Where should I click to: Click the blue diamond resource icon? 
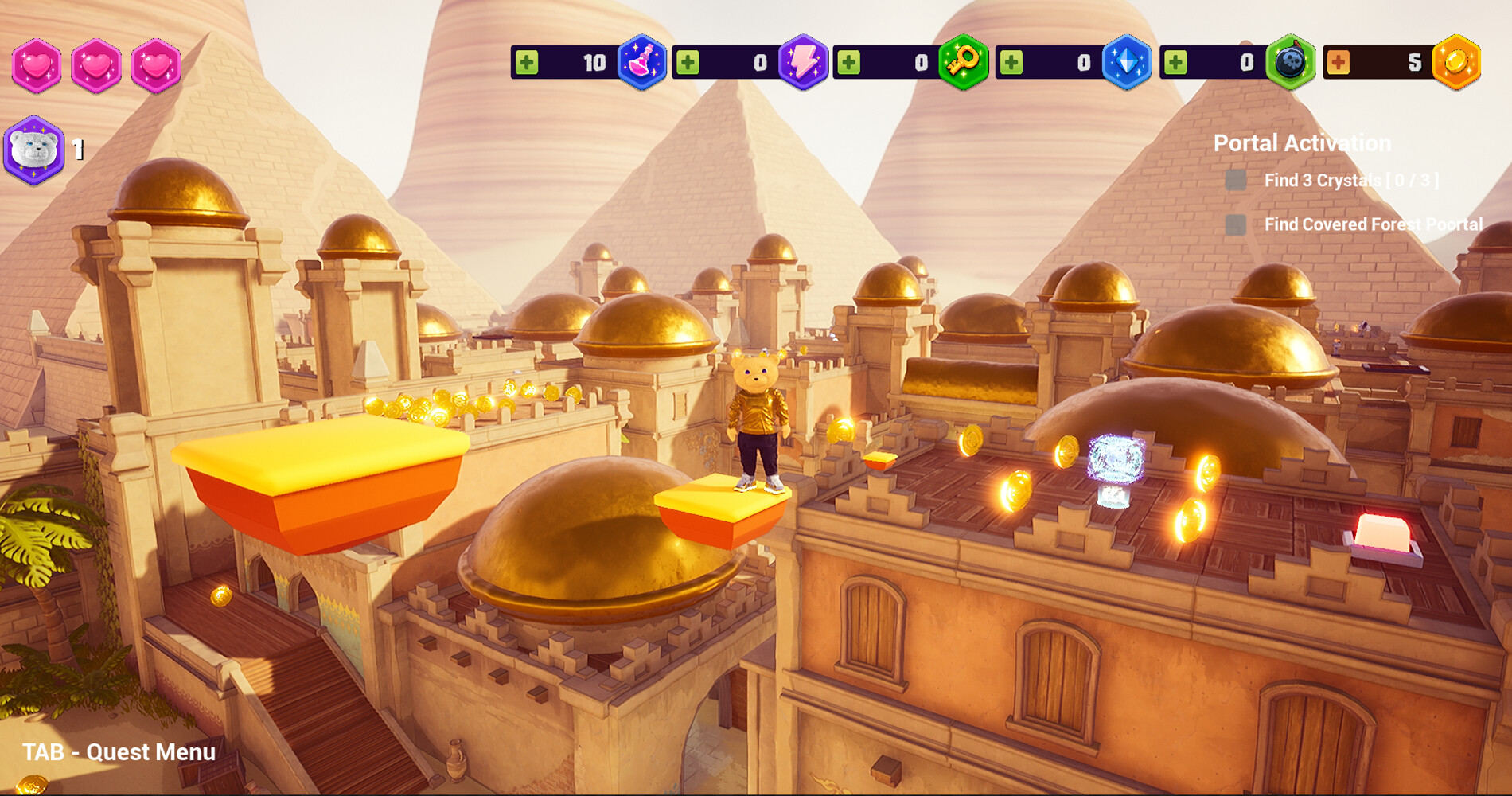pos(1128,62)
